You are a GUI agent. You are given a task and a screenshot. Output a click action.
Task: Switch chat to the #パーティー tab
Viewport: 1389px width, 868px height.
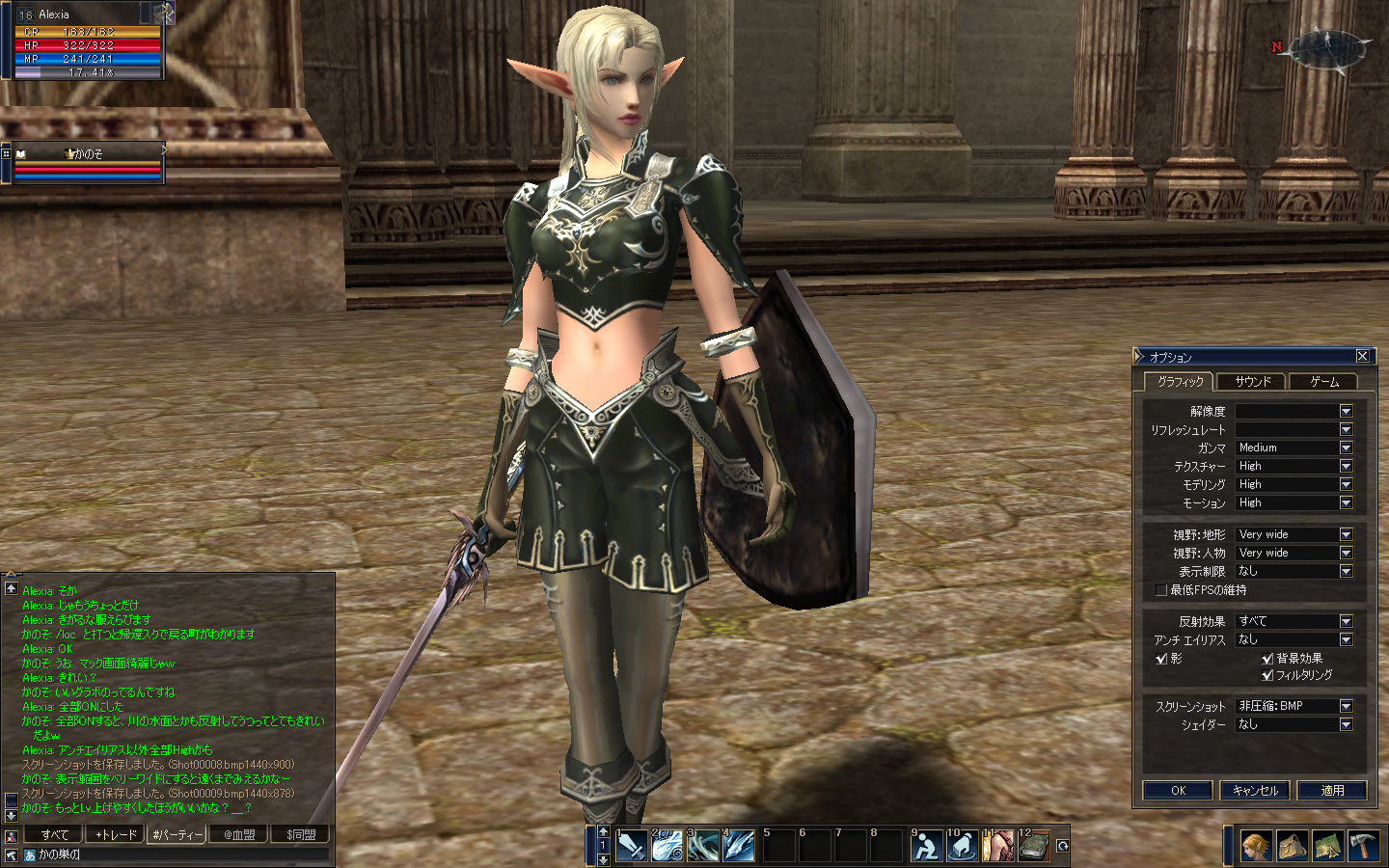[177, 834]
